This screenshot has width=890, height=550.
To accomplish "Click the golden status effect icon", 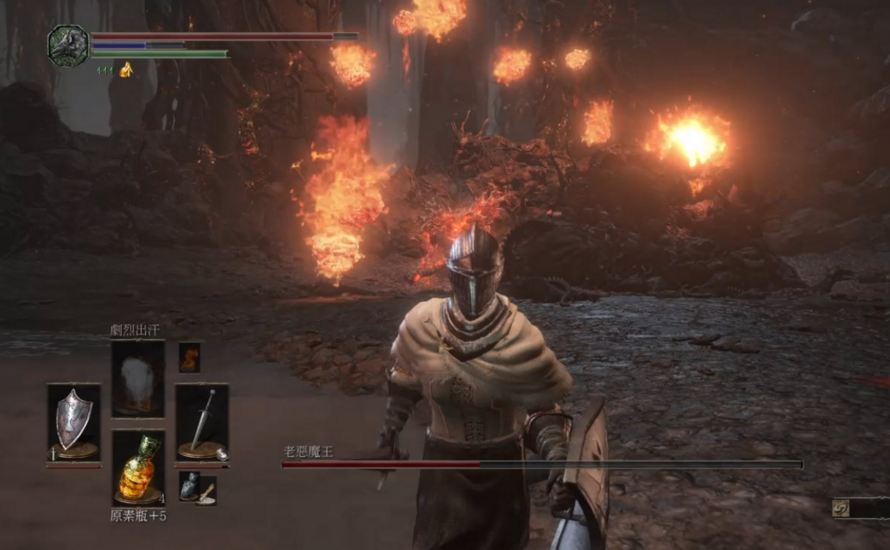I will (x=126, y=70).
